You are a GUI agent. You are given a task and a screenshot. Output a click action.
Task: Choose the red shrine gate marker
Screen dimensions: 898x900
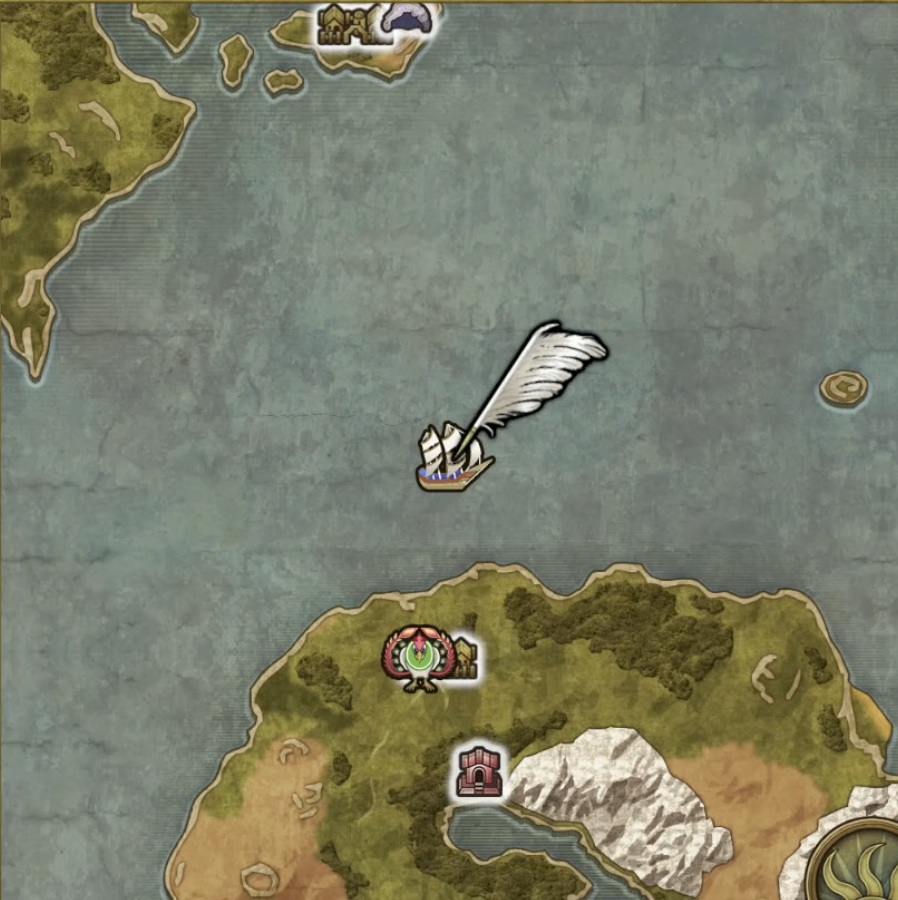click(477, 772)
